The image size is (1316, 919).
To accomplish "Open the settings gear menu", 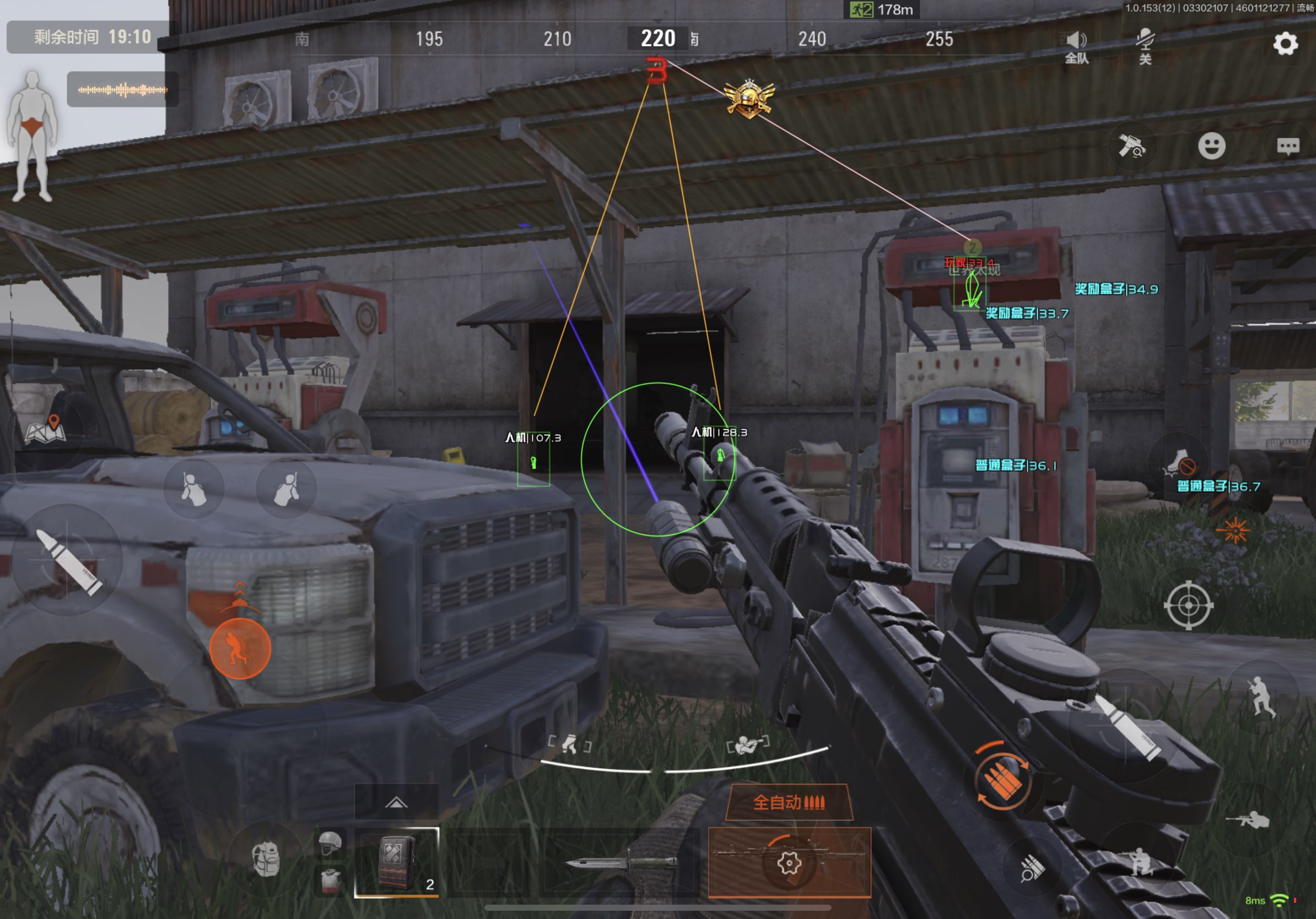I will (x=1285, y=44).
